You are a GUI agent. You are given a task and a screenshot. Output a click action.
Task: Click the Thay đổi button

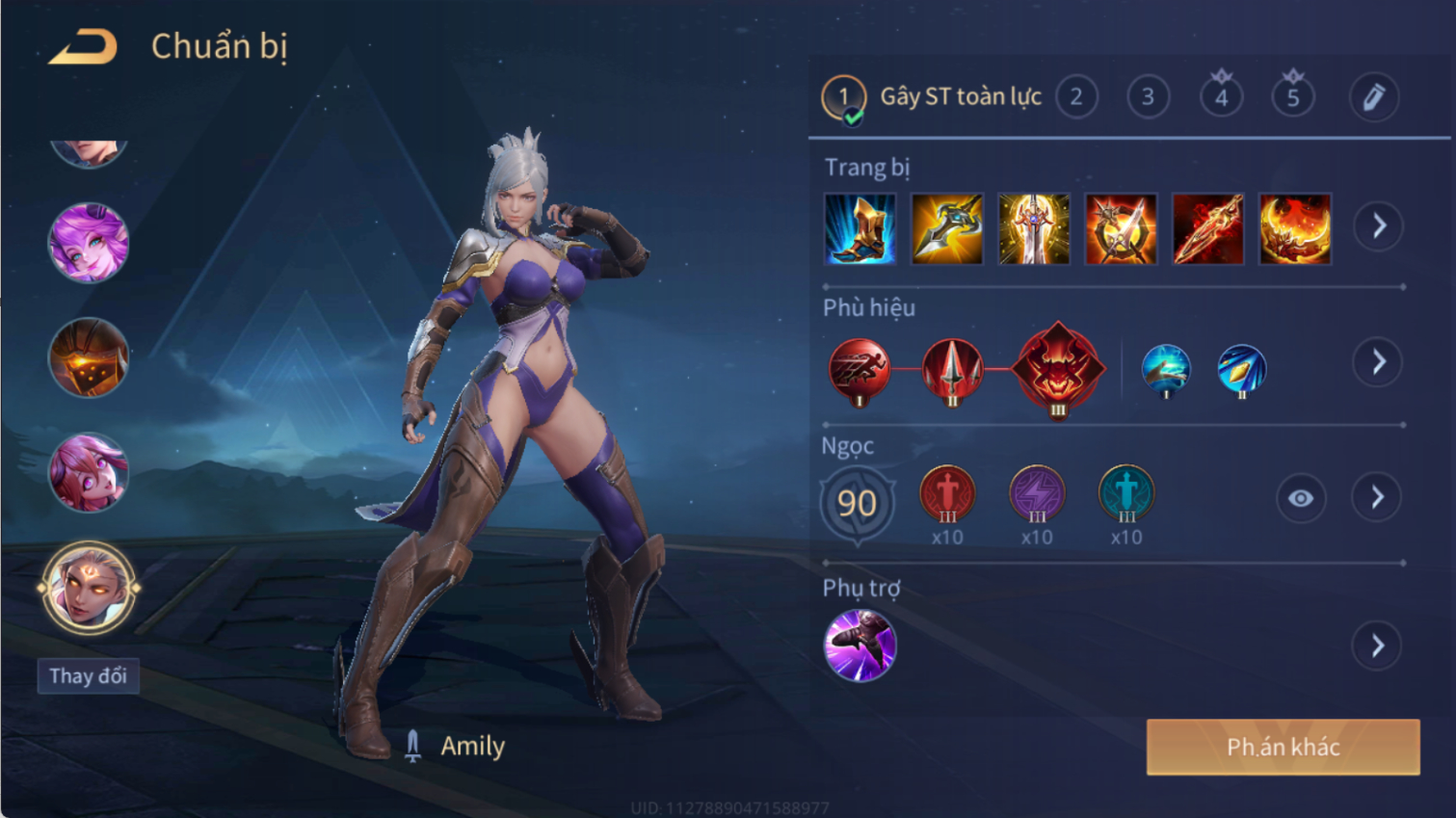pos(88,675)
